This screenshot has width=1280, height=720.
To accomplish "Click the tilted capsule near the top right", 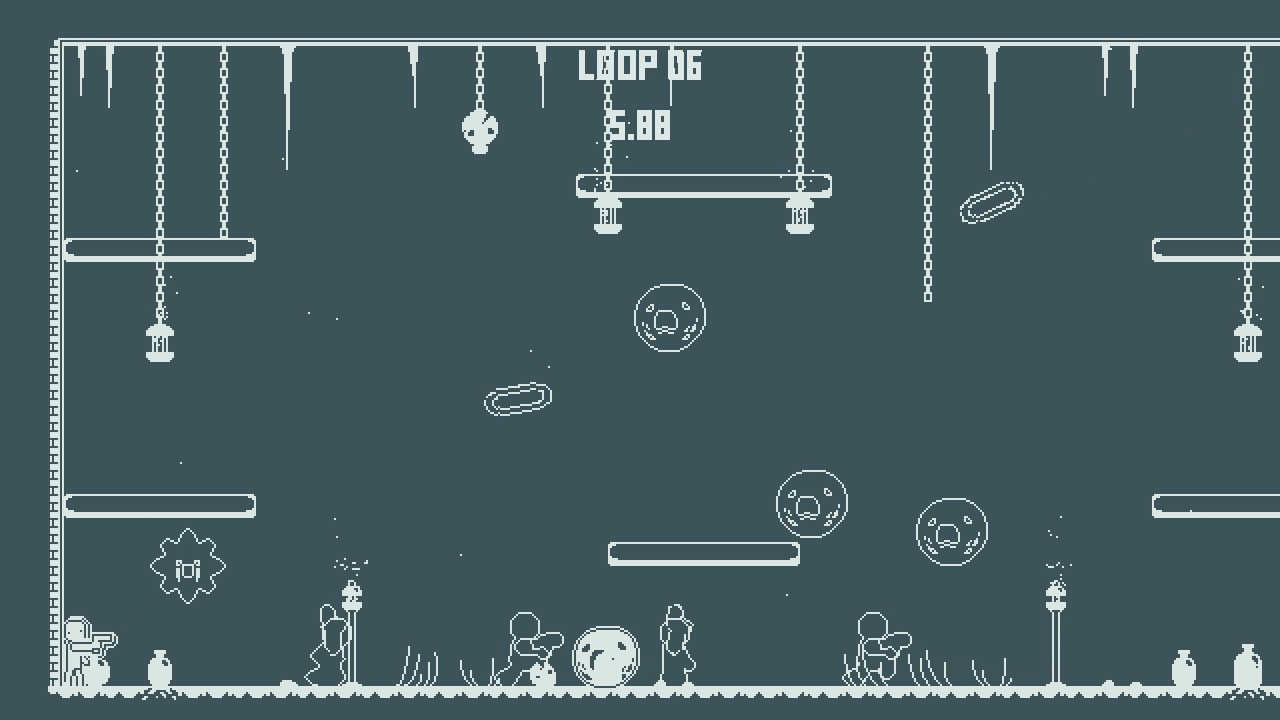I will coord(993,200).
